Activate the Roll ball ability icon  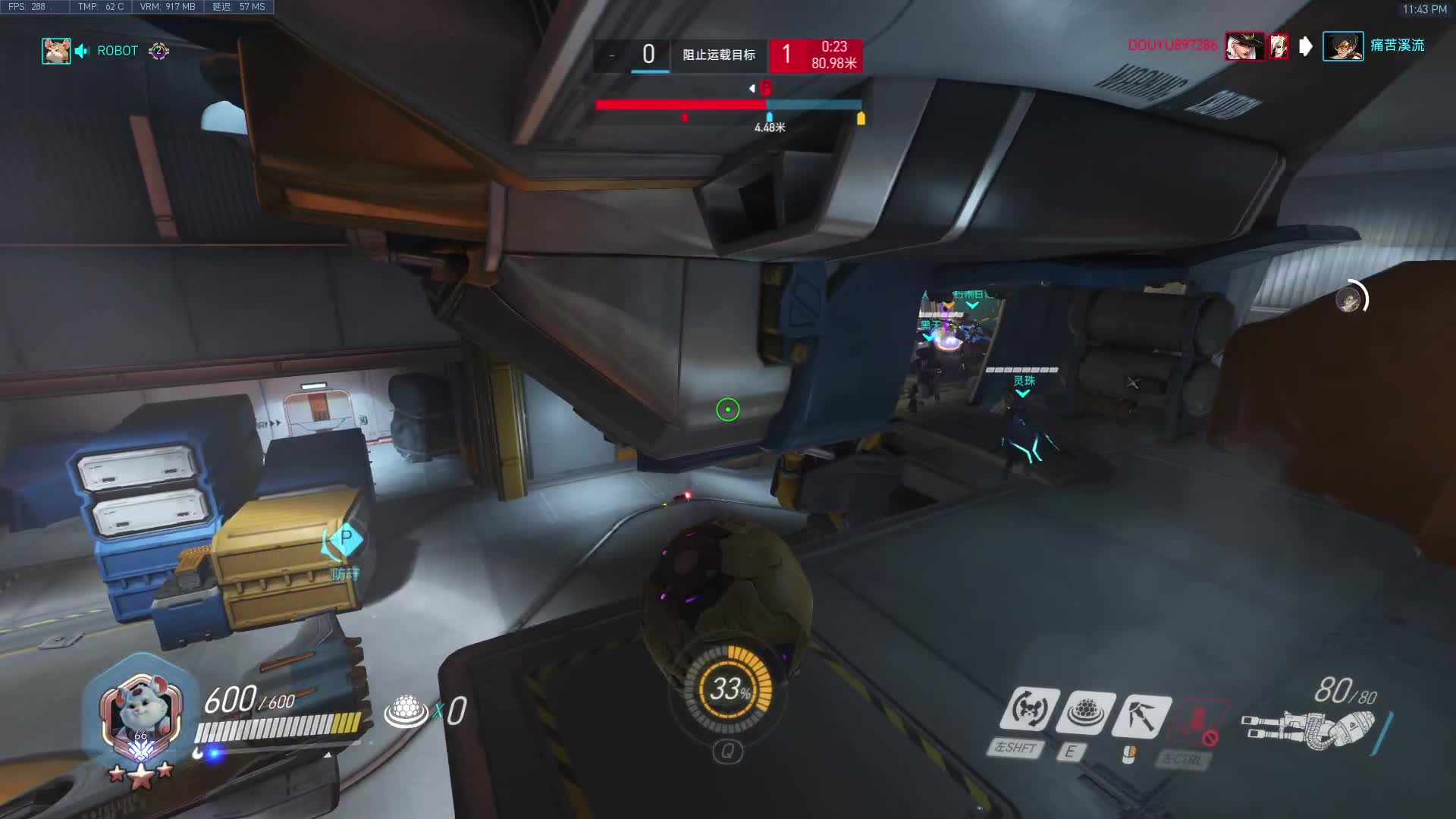(x=1030, y=711)
